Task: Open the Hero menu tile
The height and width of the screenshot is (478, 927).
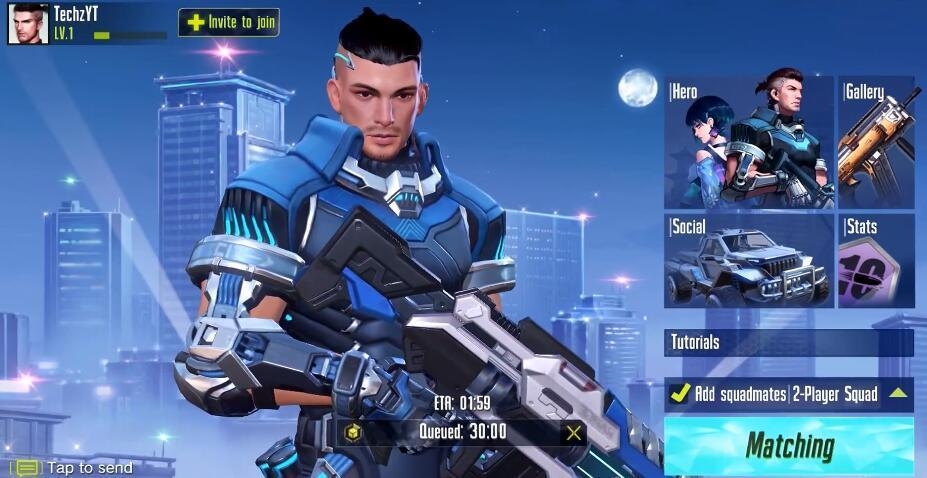Action: (748, 142)
